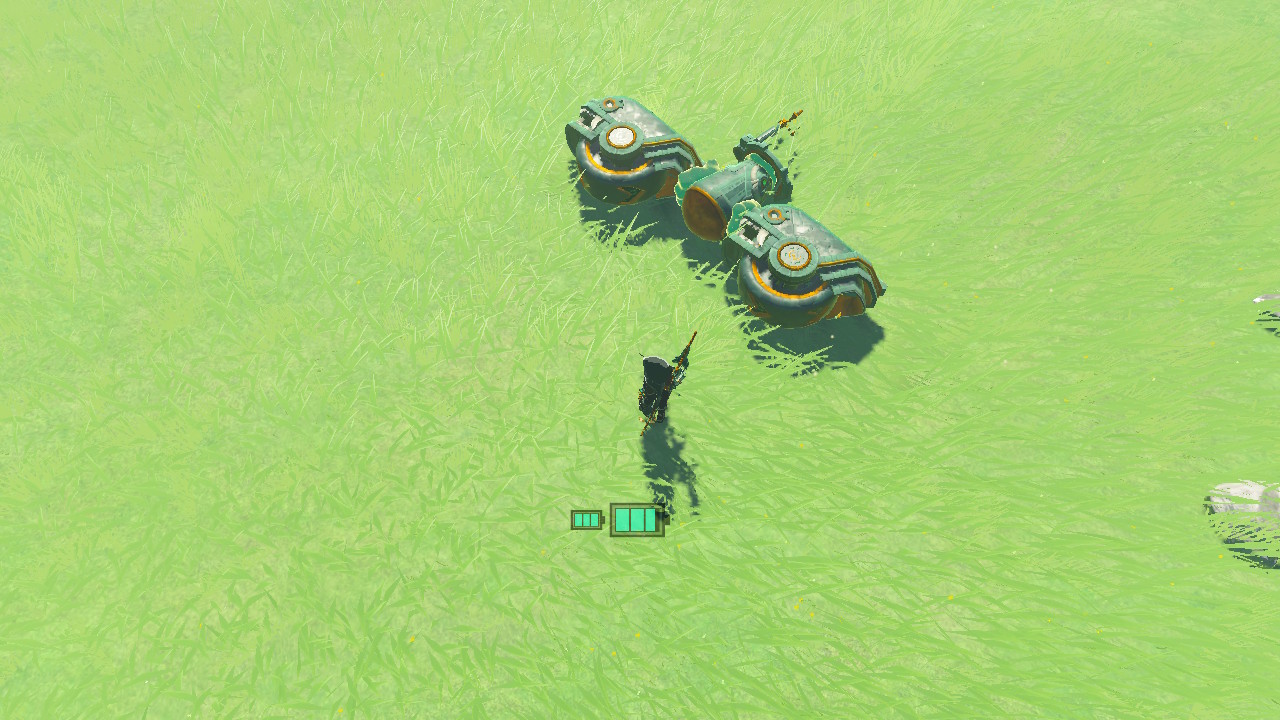
Task: Select the large green energy cell indicator
Action: pos(635,519)
